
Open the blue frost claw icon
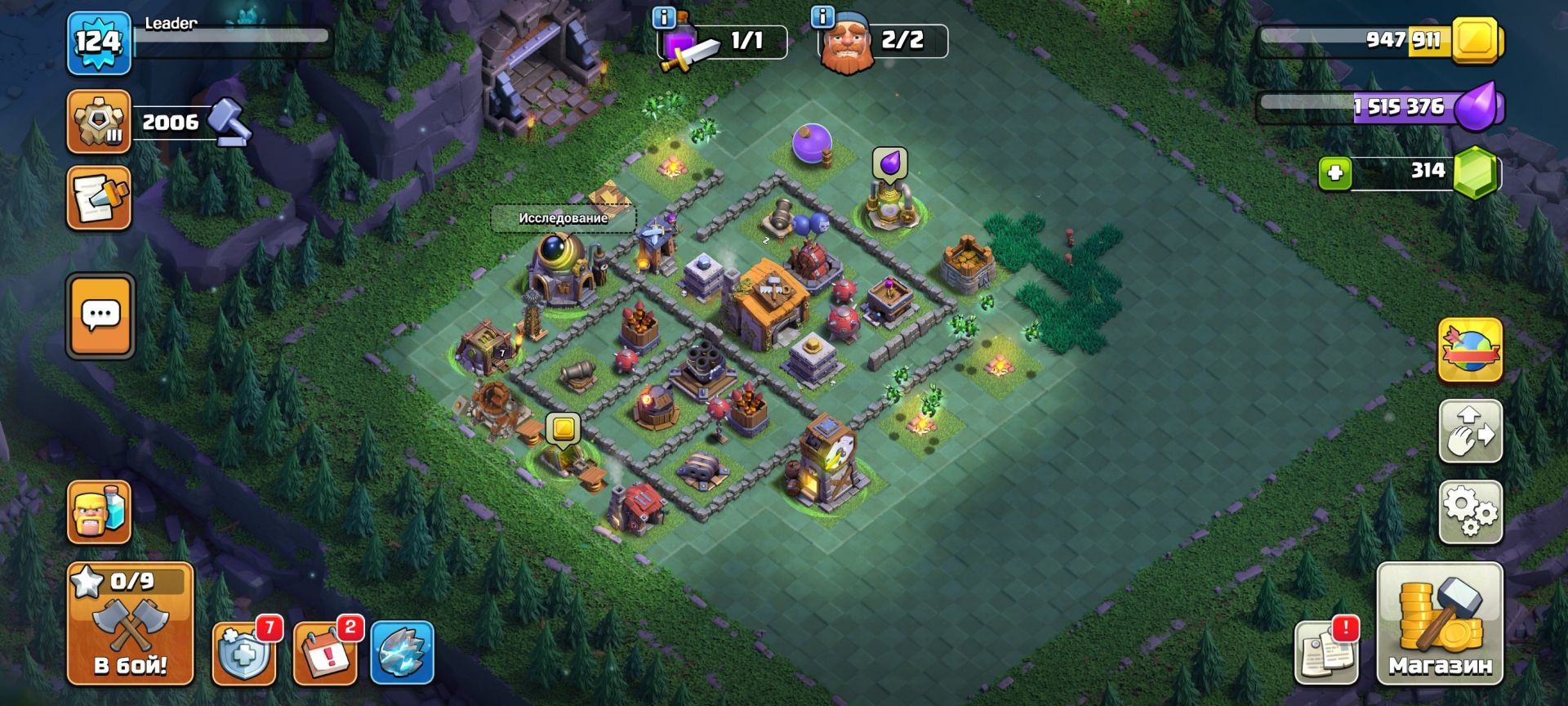[402, 654]
